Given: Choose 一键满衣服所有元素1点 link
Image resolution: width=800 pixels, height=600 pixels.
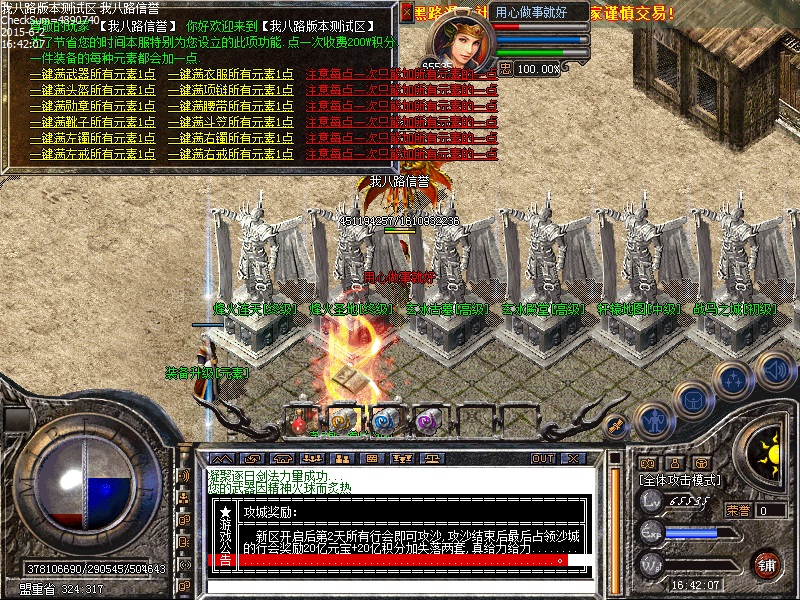Looking at the screenshot, I should pyautogui.click(x=230, y=75).
